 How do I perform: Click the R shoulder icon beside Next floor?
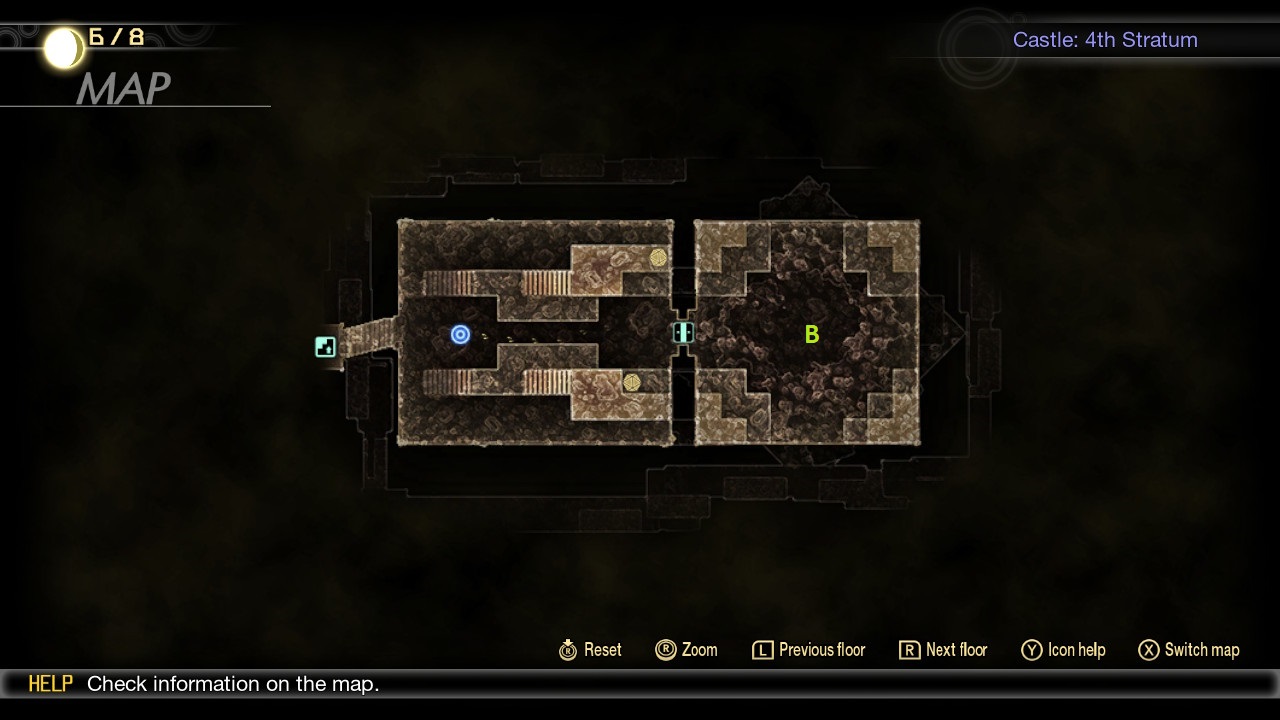pos(908,650)
